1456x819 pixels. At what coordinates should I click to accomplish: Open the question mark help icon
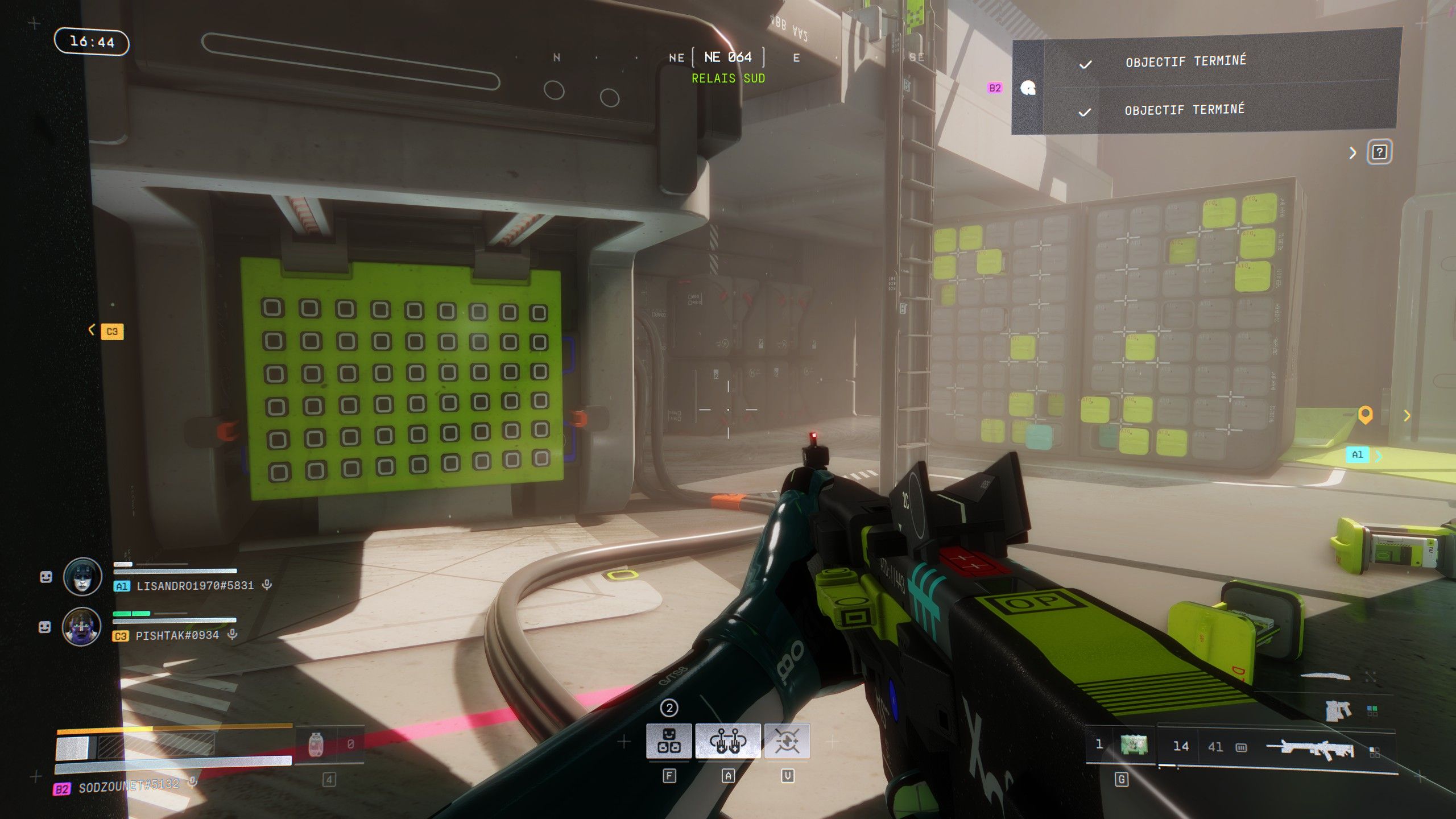tap(1379, 152)
